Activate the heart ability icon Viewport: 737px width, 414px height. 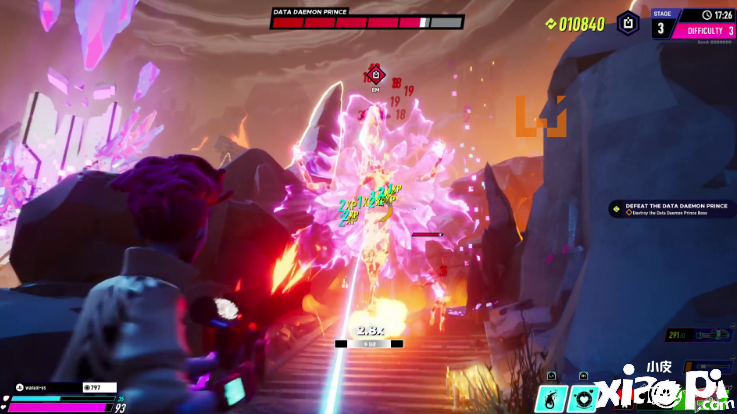pos(582,399)
